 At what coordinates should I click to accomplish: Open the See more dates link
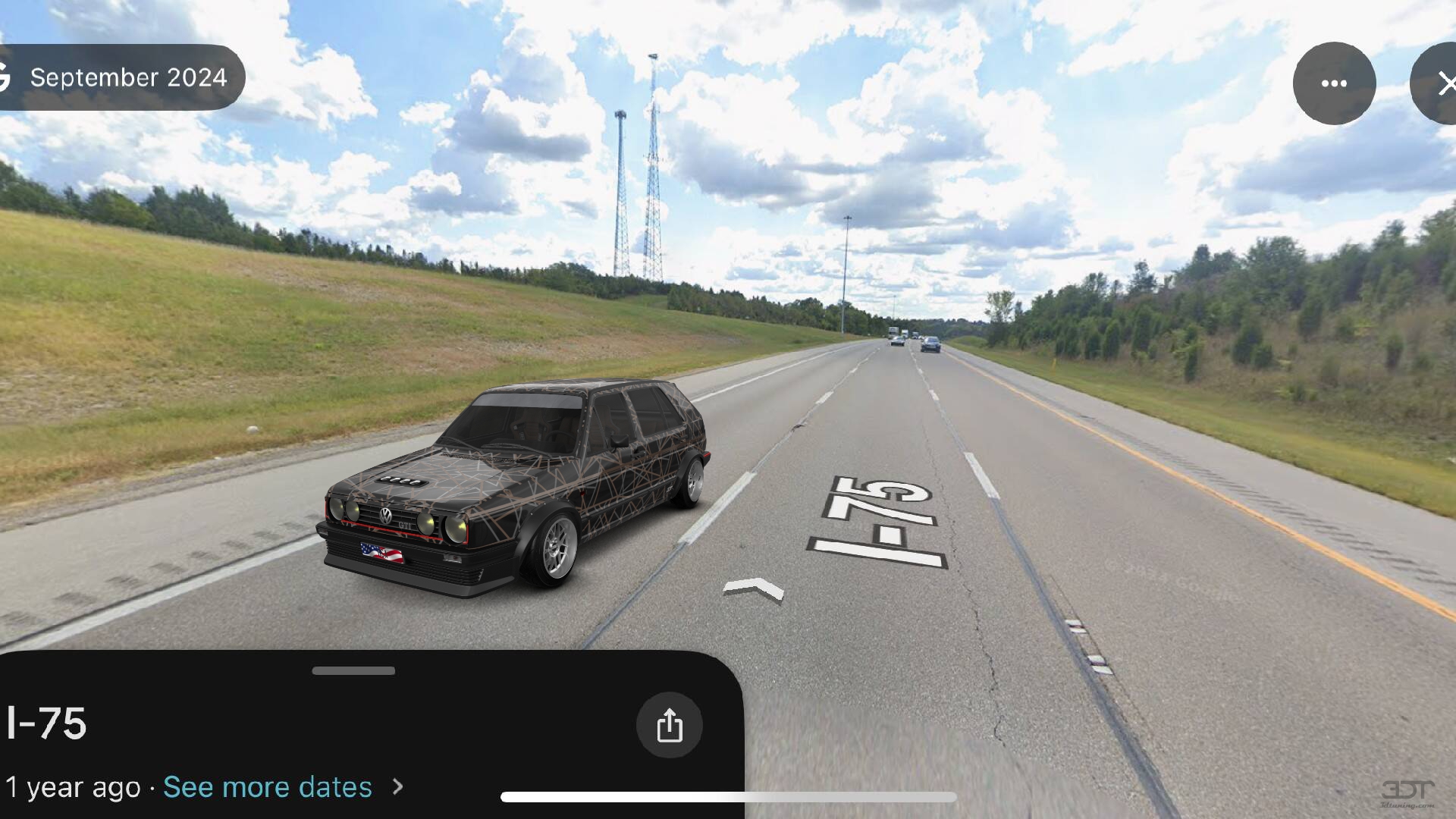coord(268,787)
